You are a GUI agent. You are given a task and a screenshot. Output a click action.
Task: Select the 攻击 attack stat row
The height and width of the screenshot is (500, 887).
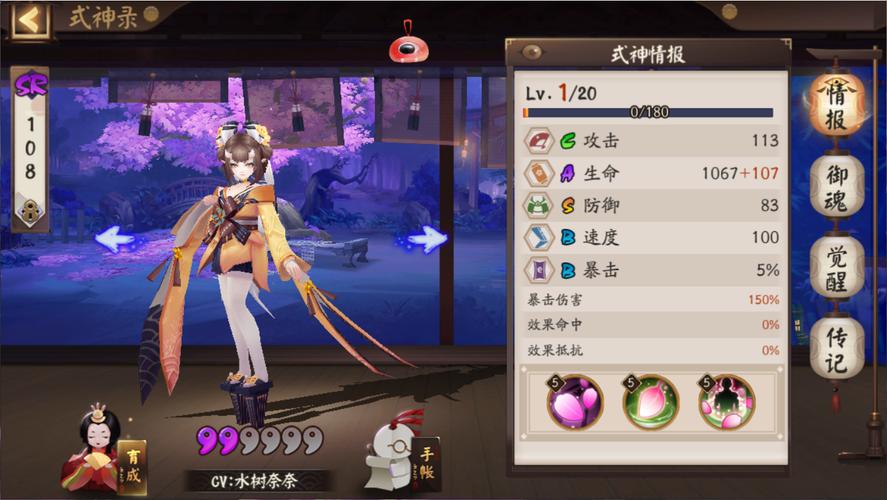[x=652, y=141]
